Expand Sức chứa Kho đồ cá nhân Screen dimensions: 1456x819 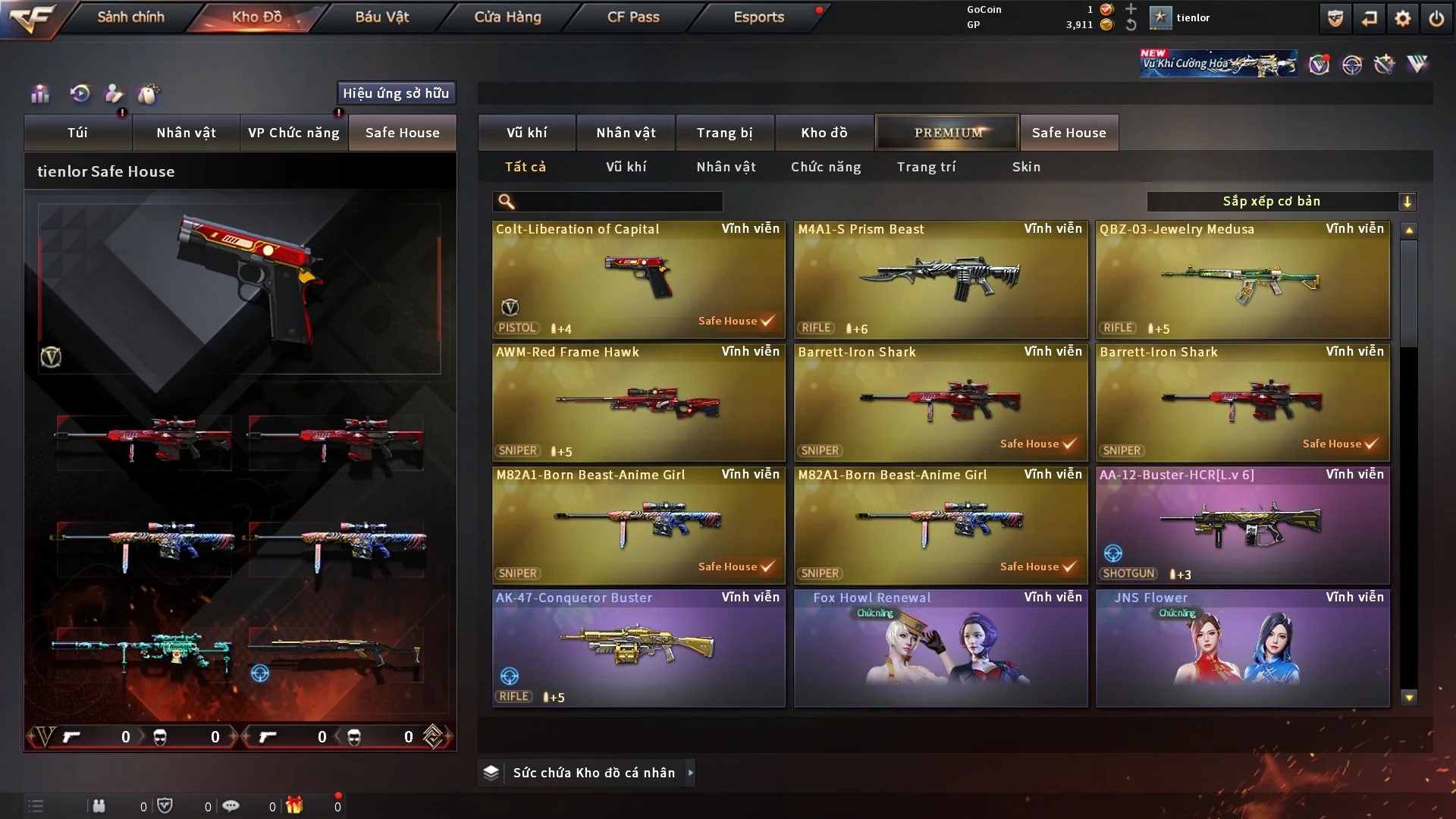[594, 773]
